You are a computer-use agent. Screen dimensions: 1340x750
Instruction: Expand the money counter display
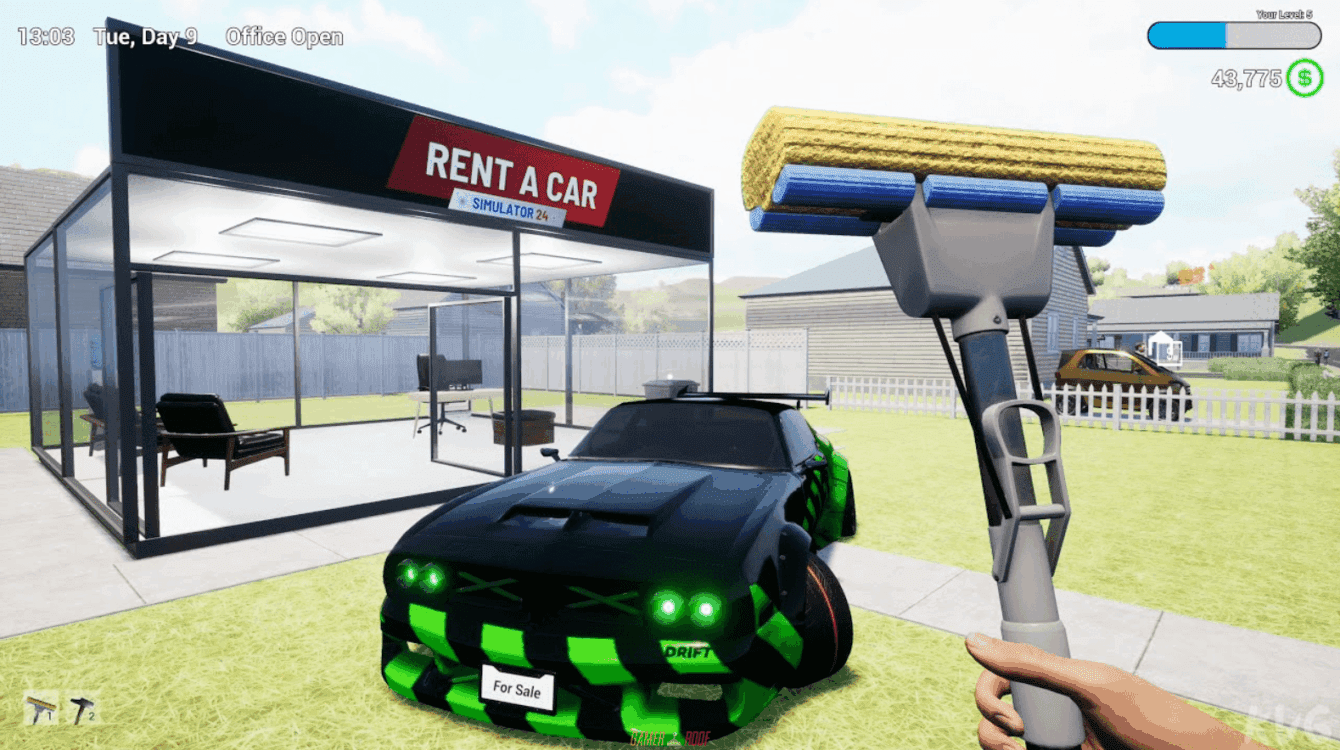point(1247,78)
